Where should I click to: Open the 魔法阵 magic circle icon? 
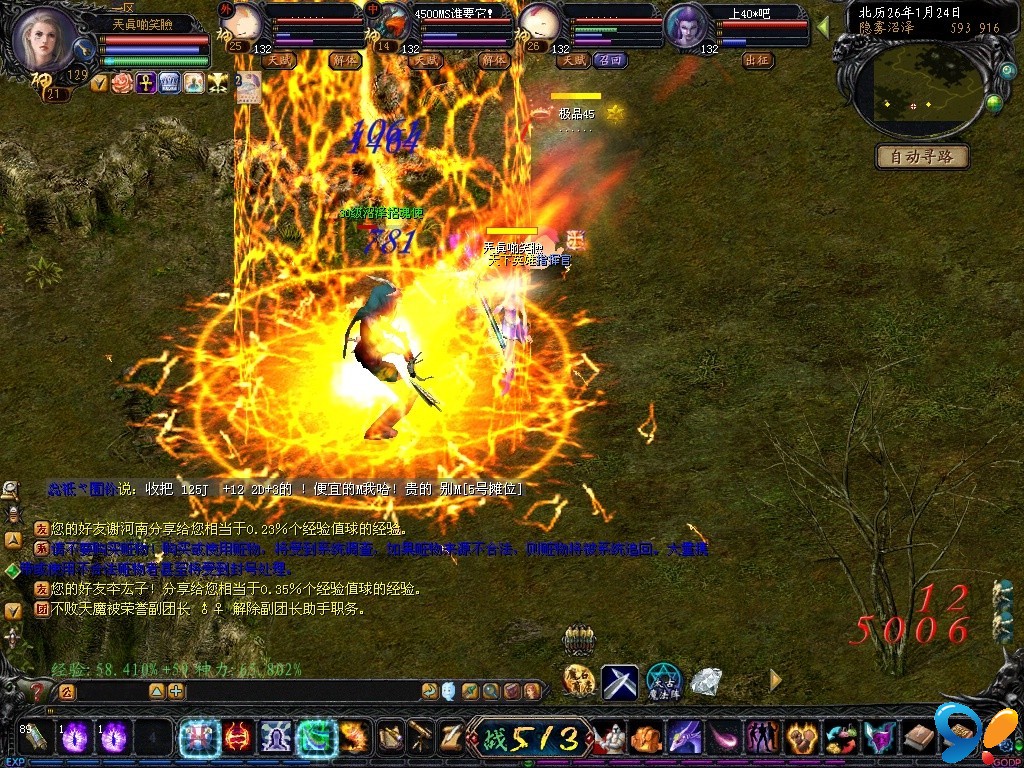663,682
